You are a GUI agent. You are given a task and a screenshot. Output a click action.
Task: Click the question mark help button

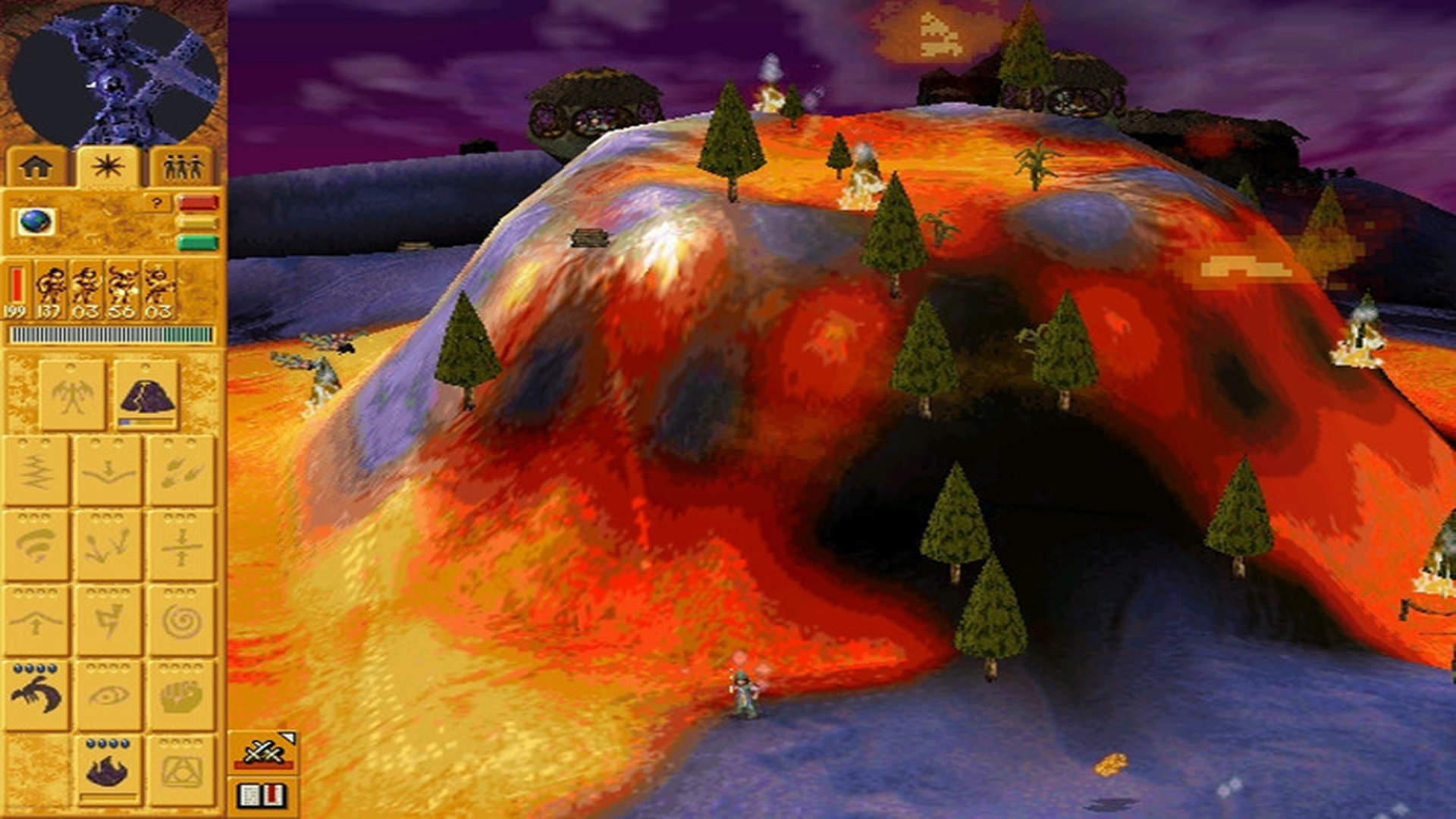pos(156,202)
